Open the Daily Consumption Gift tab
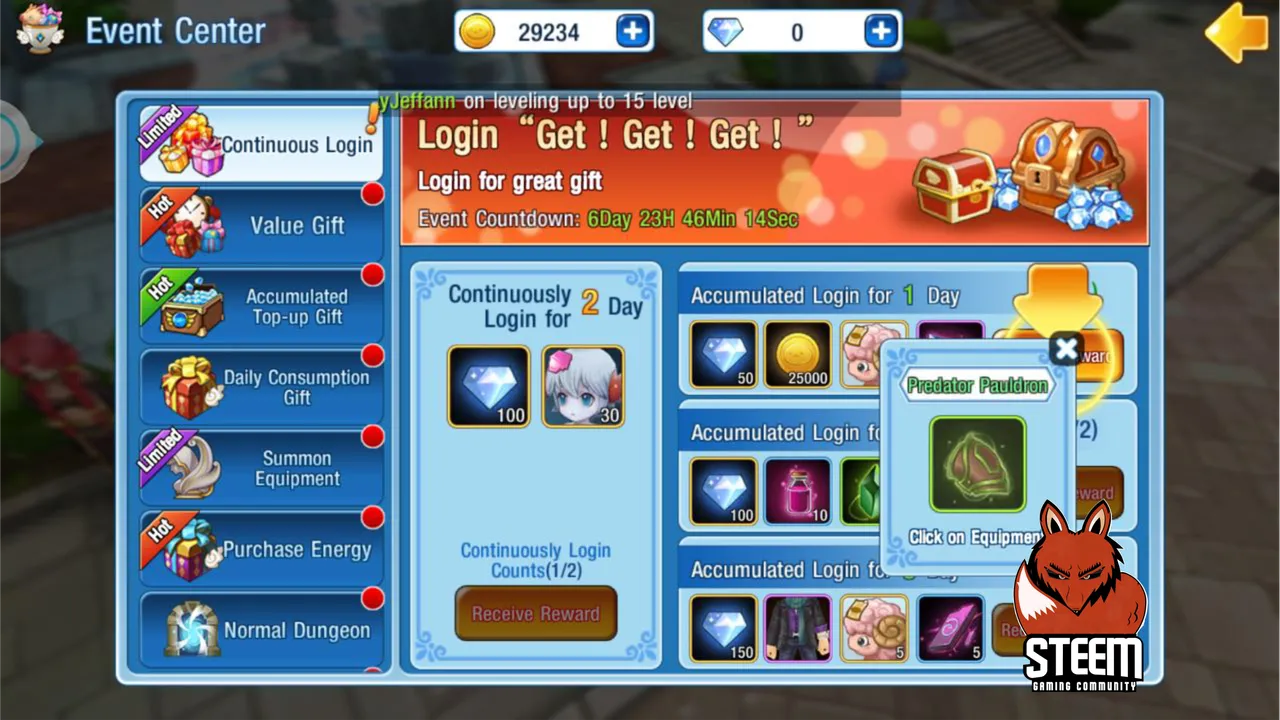 262,387
